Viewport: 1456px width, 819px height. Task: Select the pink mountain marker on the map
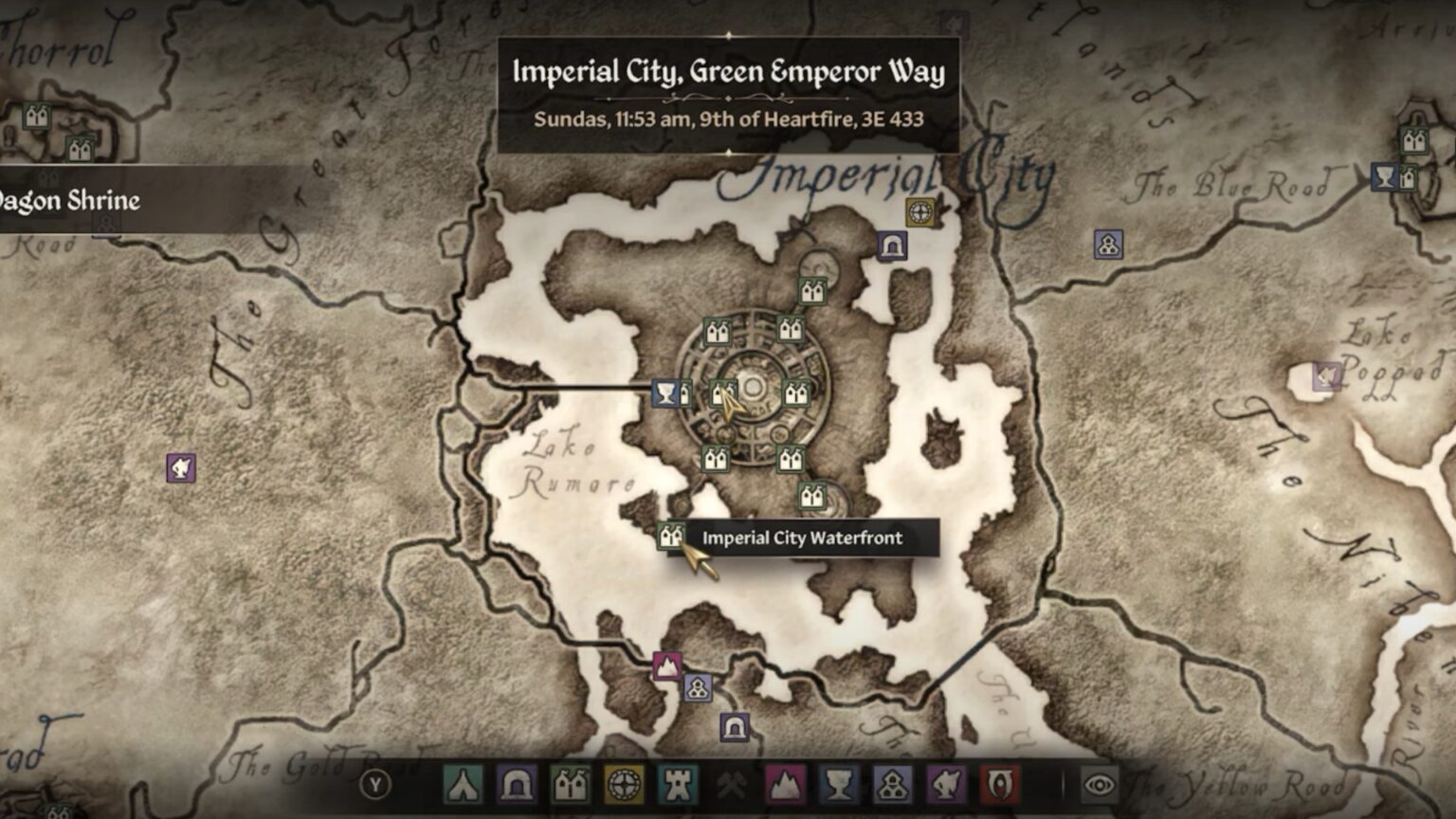666,665
